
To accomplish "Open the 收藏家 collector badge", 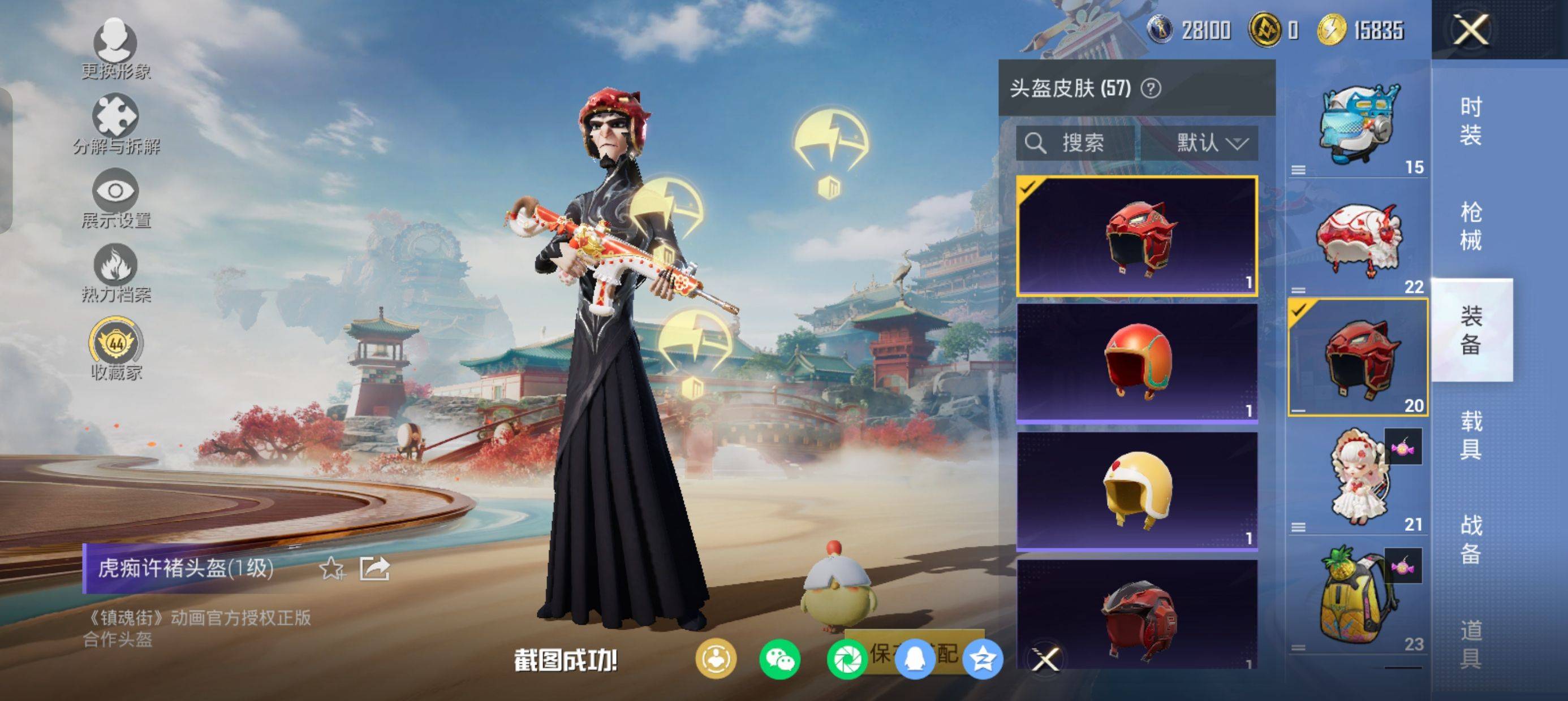I will click(x=115, y=348).
